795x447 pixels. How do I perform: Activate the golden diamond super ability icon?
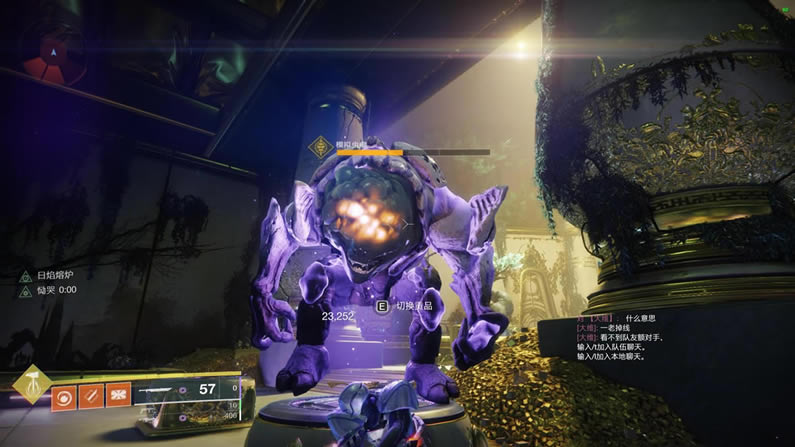[x=32, y=384]
